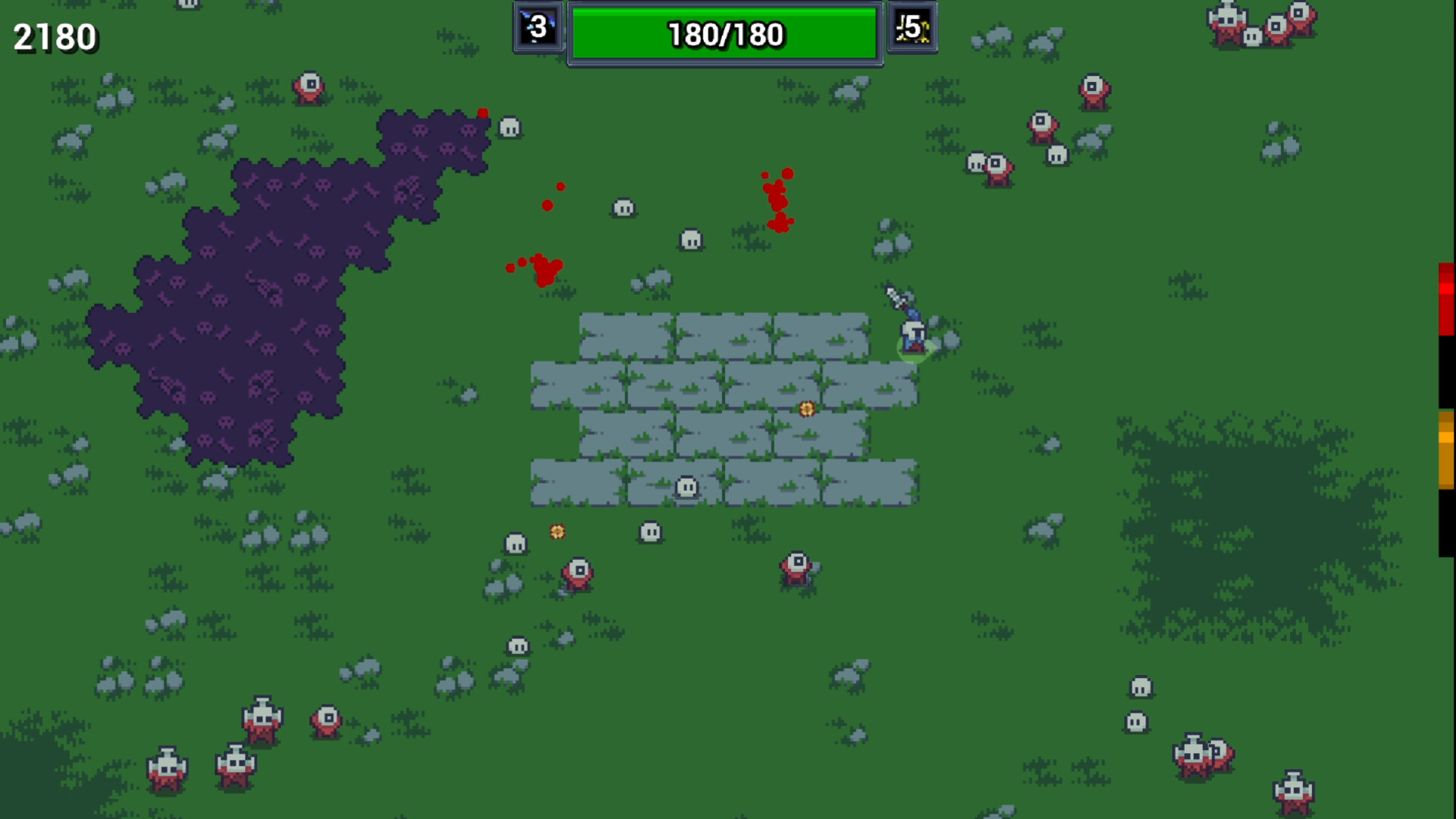Click the large blood splatter near the top
The height and width of the screenshot is (819, 1456).
(x=777, y=197)
